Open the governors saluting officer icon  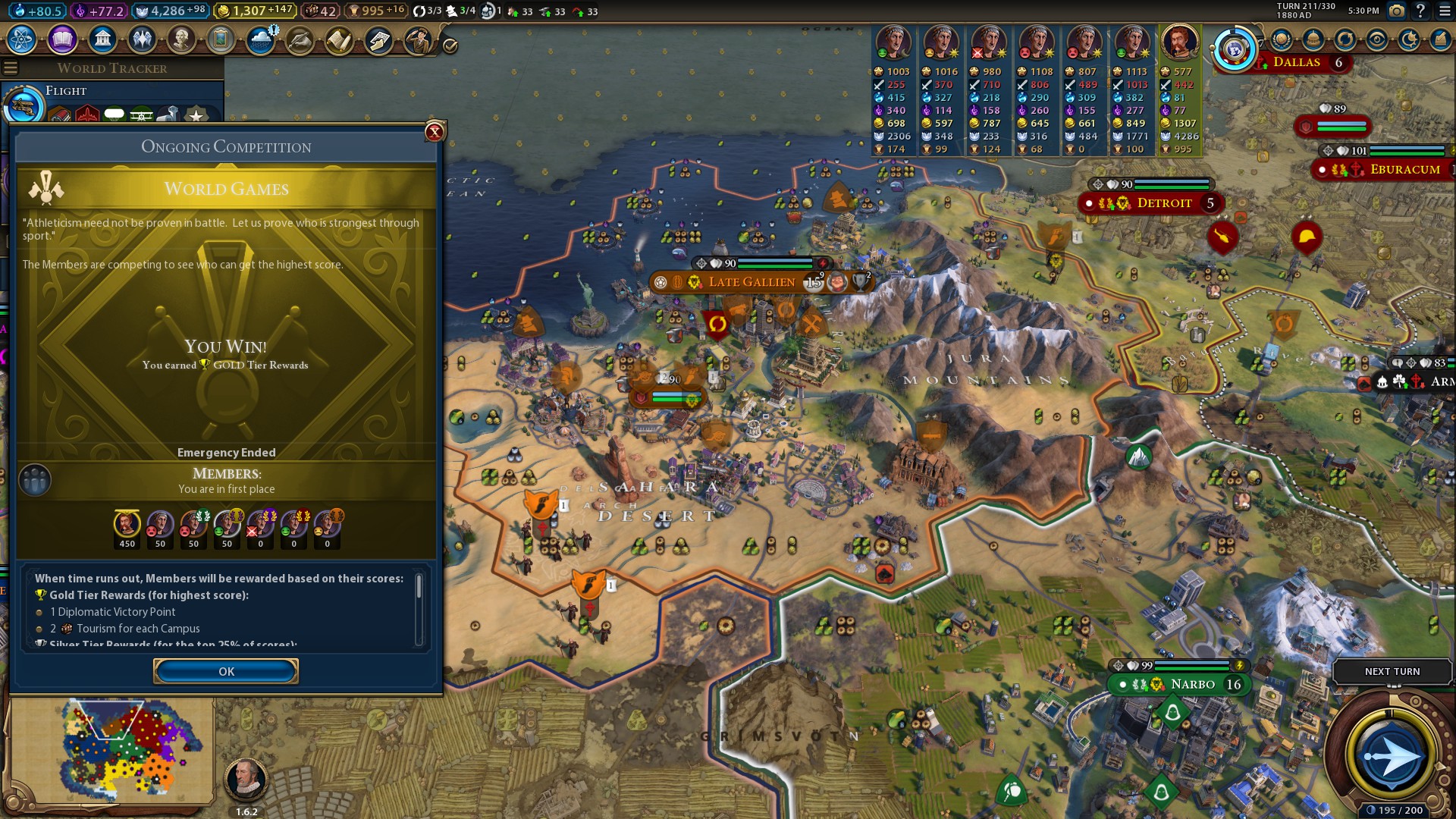pos(418,40)
